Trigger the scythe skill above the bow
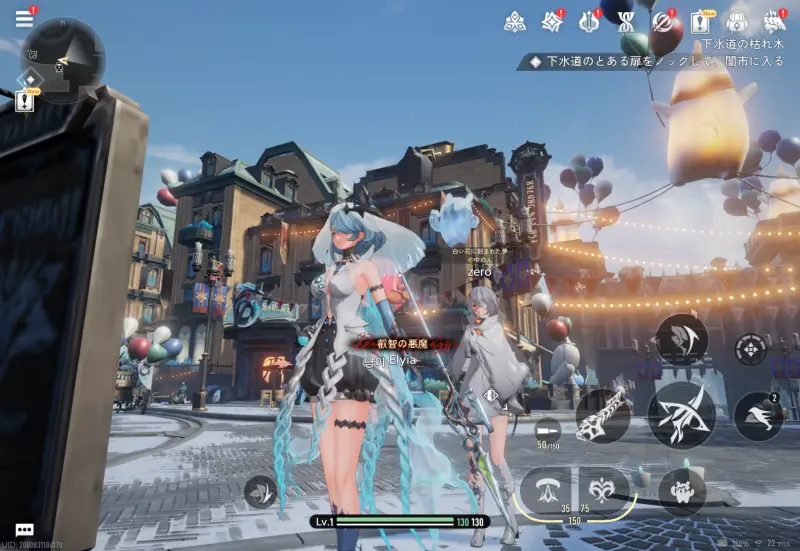Image resolution: width=800 pixels, height=551 pixels. pyautogui.click(x=682, y=340)
